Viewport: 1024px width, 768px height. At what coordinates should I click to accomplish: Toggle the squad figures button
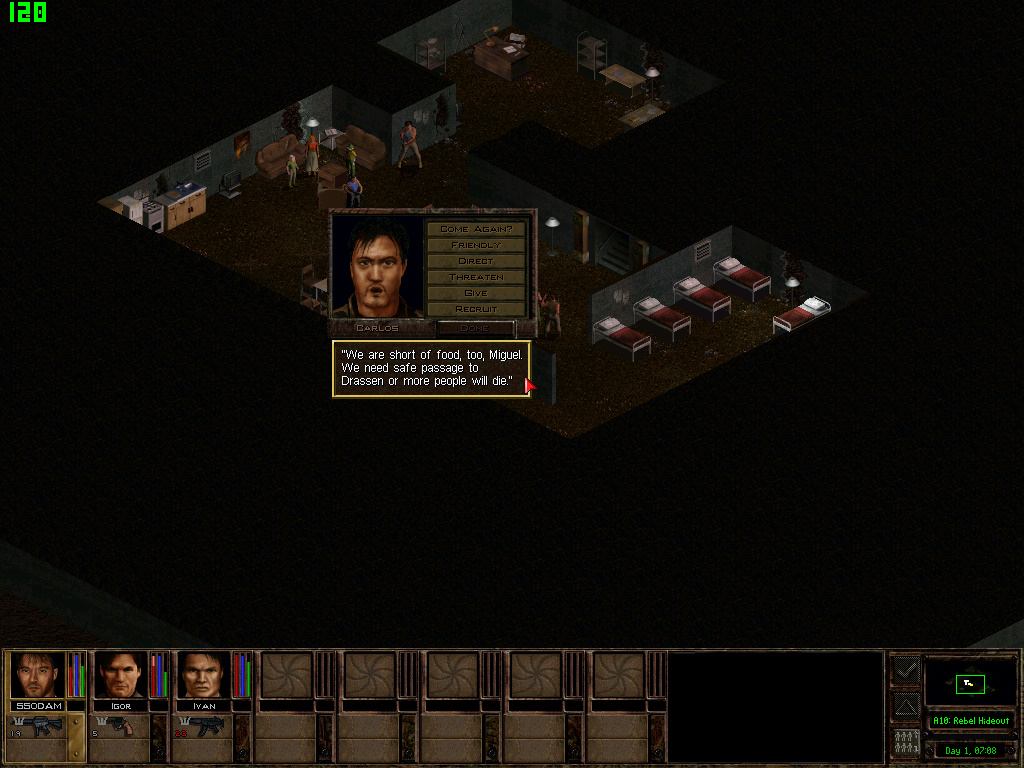[905, 743]
